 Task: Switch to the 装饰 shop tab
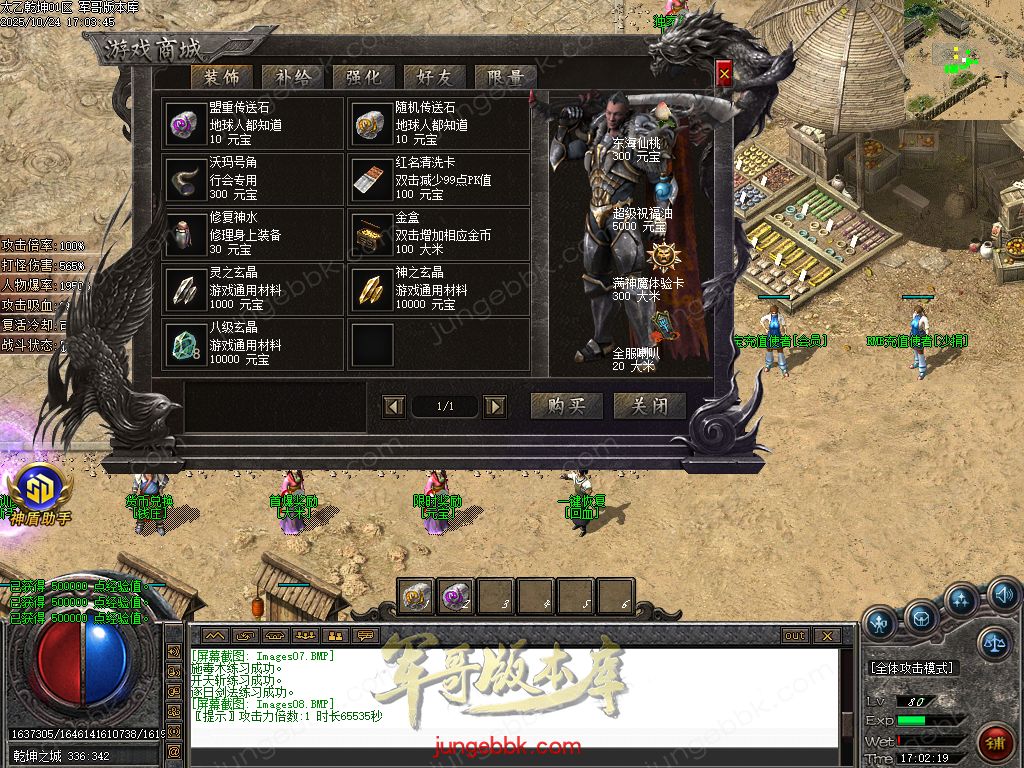(221, 77)
